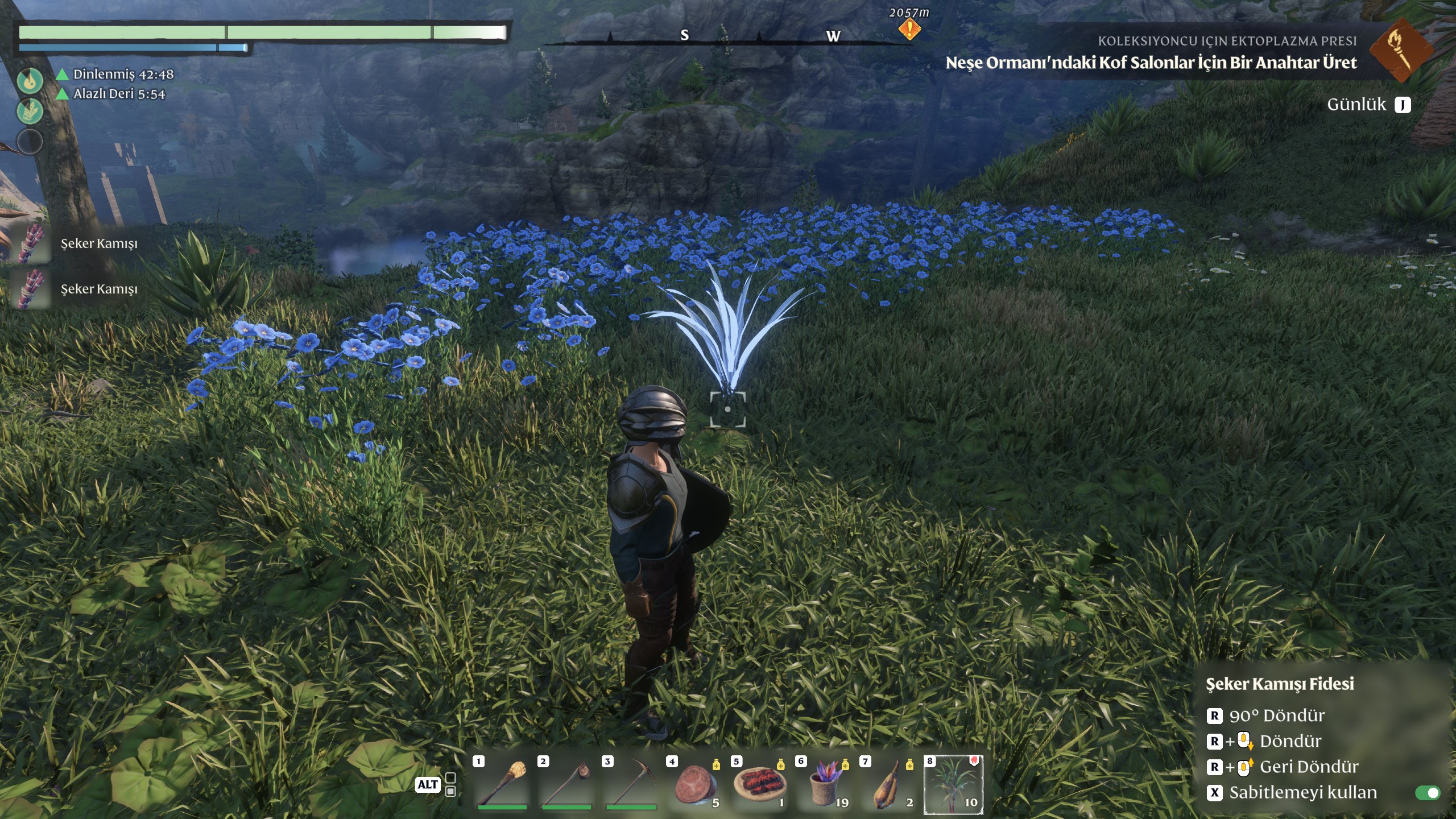This screenshot has width=1456, height=819.
Task: Toggle the Sabitlemeyi kullan switch
Action: point(1428,793)
